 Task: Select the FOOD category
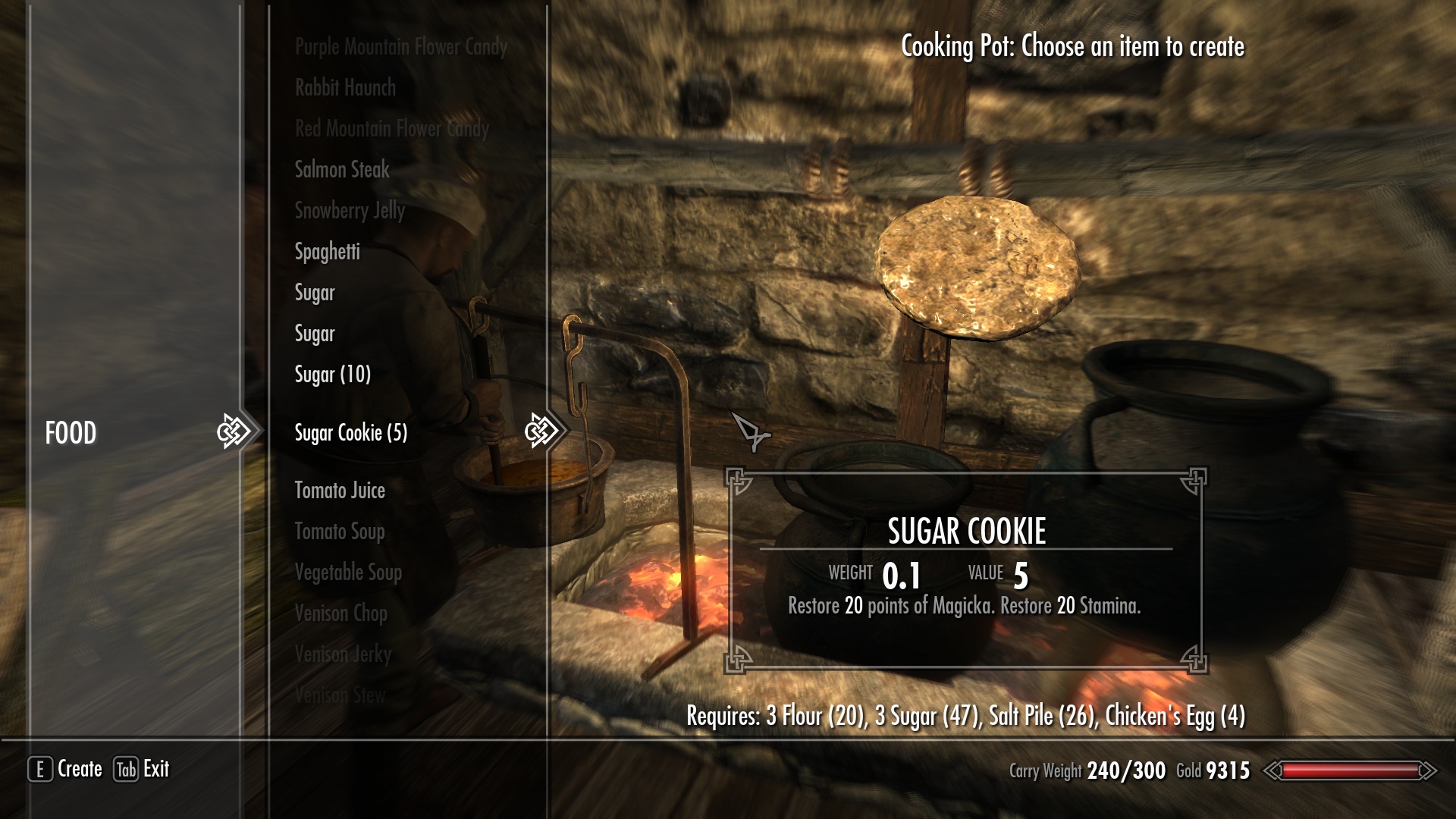(71, 433)
